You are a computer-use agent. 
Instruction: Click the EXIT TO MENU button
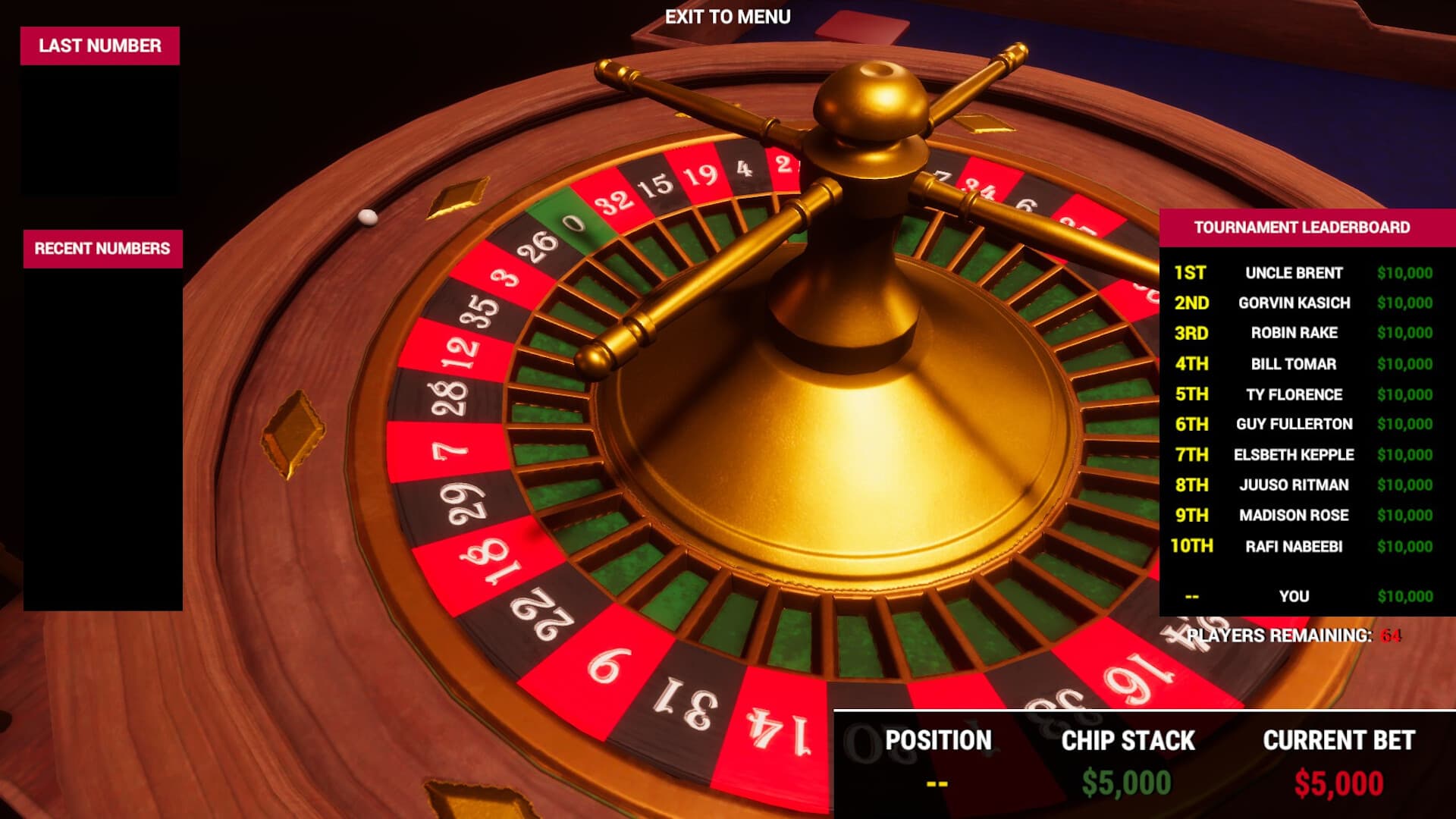click(727, 14)
